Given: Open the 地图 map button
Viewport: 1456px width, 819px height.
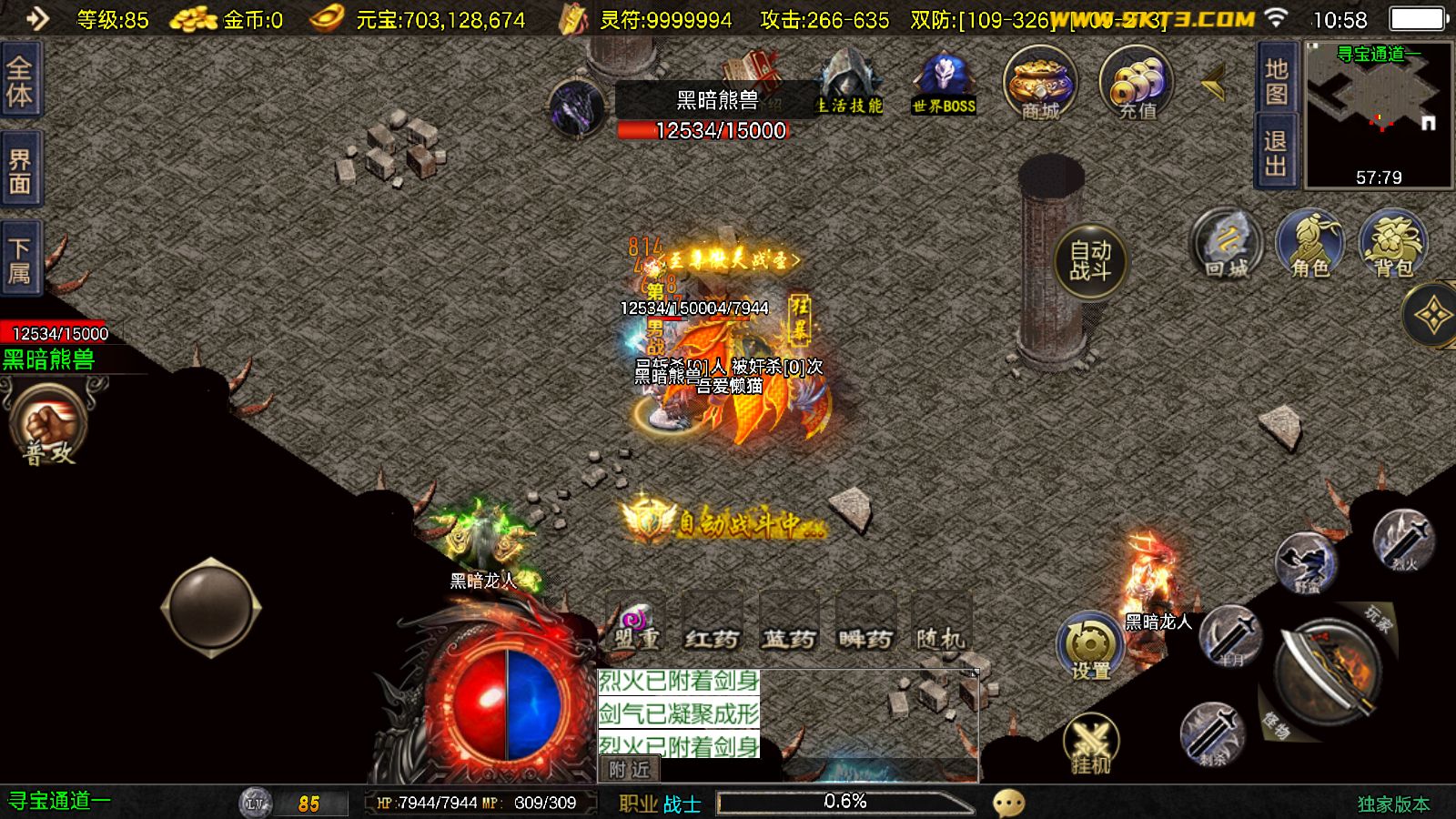Looking at the screenshot, I should pos(1276,80).
